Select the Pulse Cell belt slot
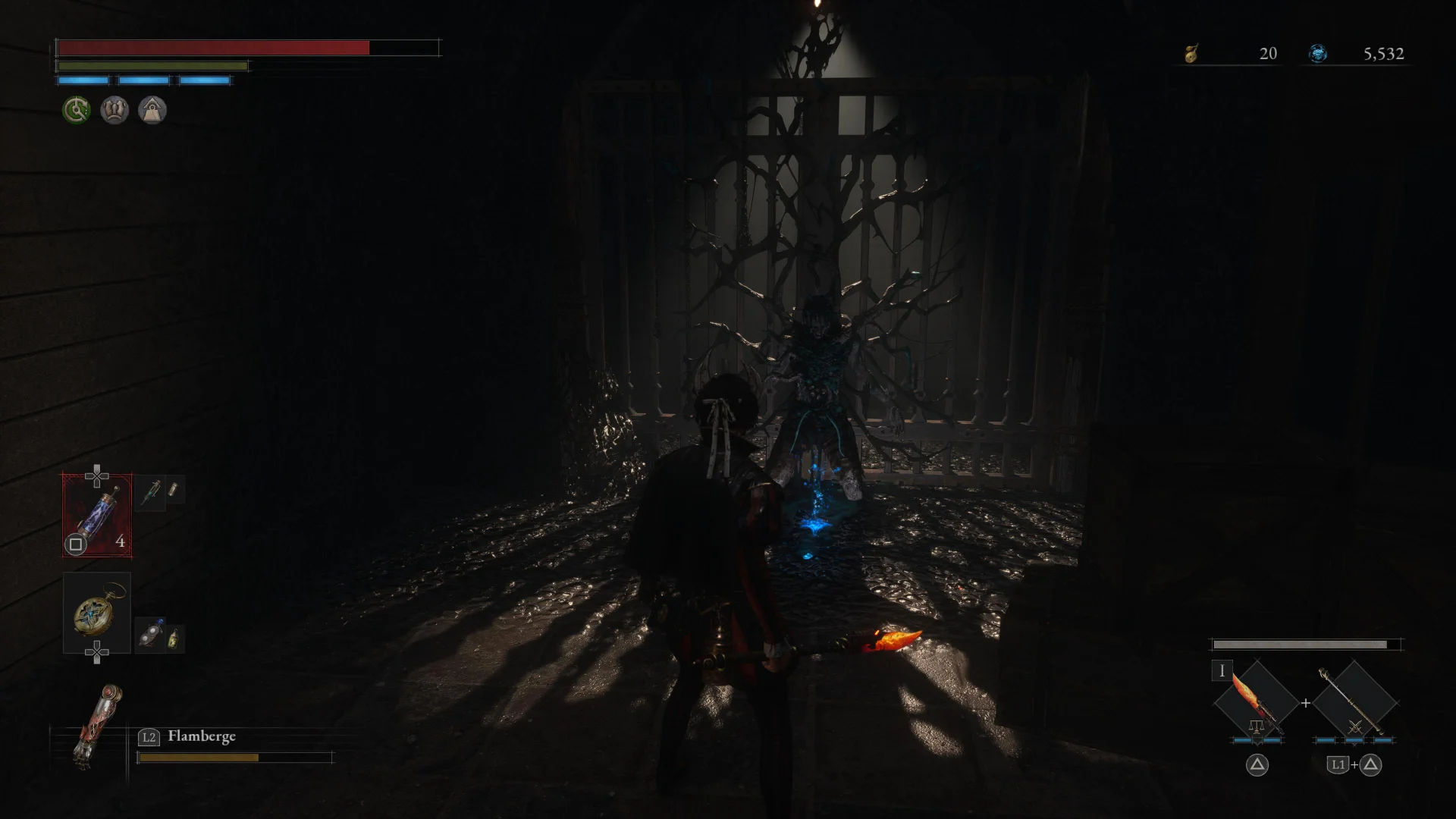This screenshot has width=1456, height=819. point(97,515)
